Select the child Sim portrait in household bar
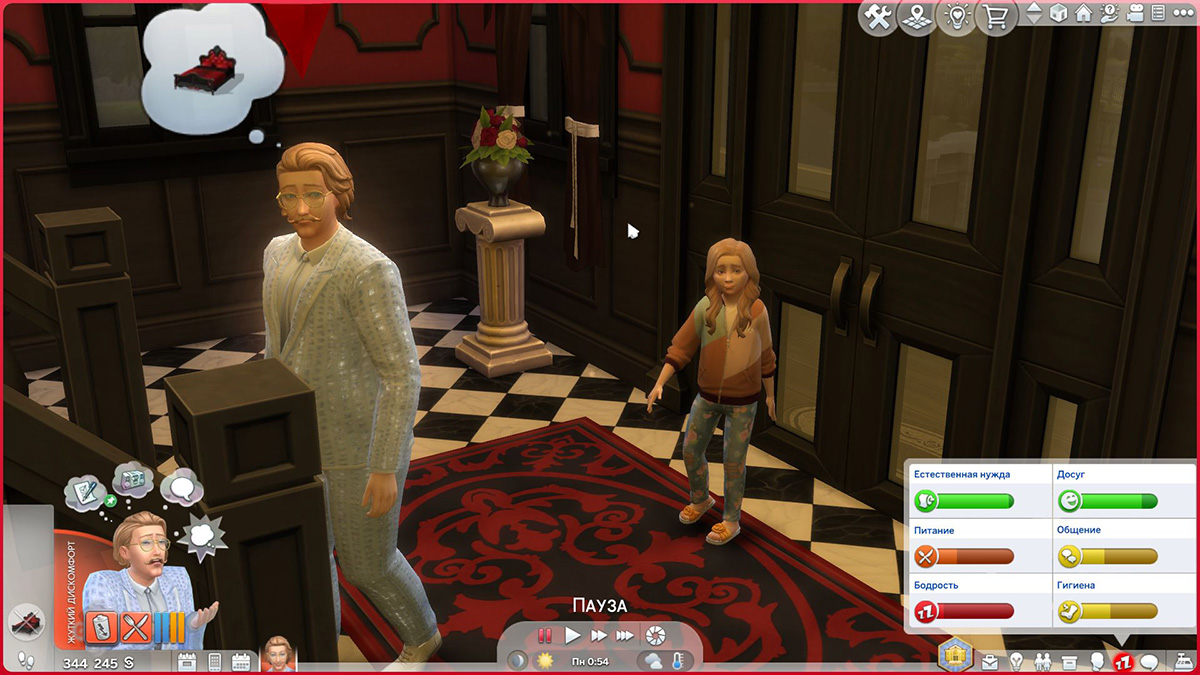The height and width of the screenshot is (675, 1200). 278,654
